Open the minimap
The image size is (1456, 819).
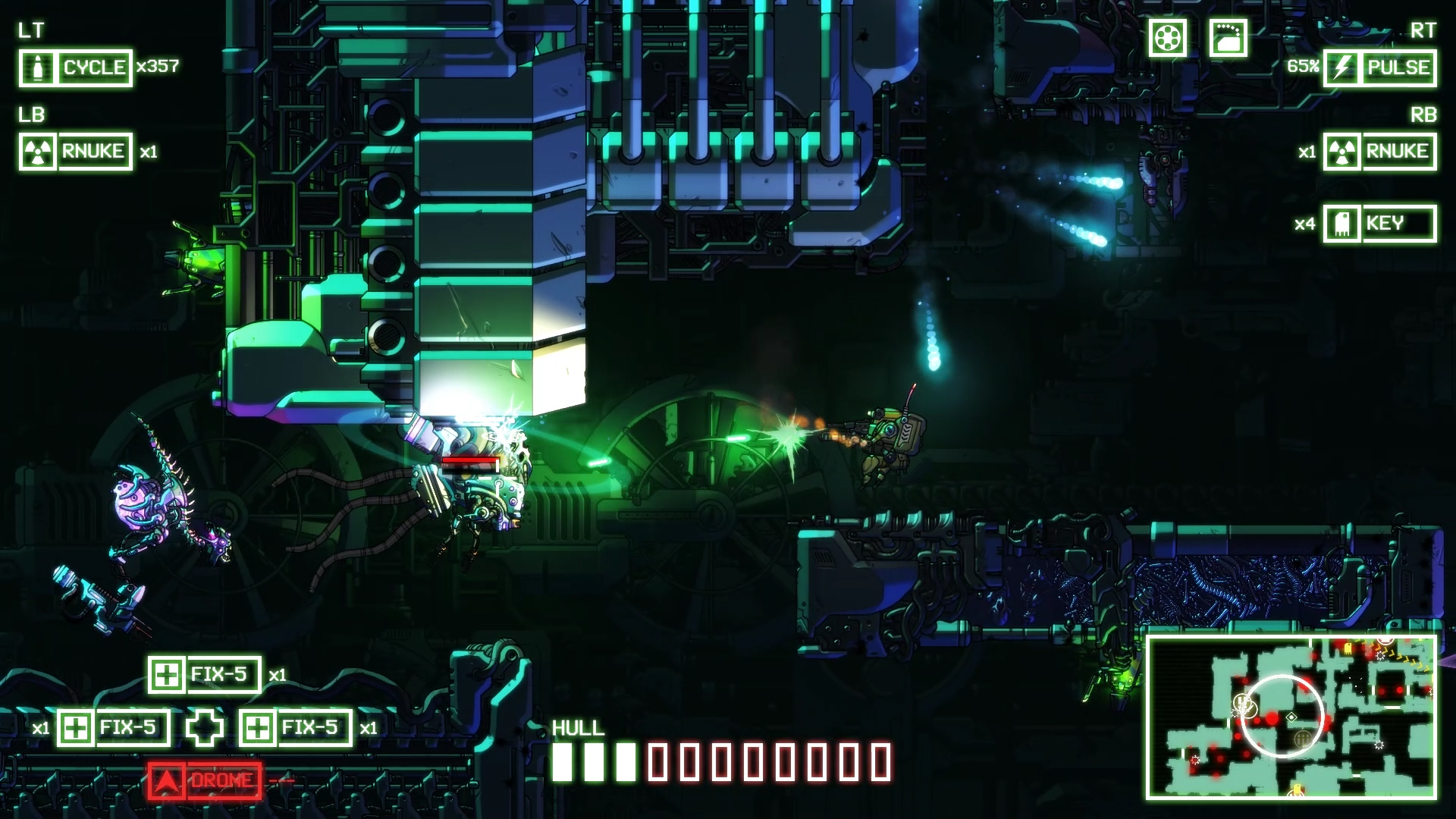click(1291, 717)
